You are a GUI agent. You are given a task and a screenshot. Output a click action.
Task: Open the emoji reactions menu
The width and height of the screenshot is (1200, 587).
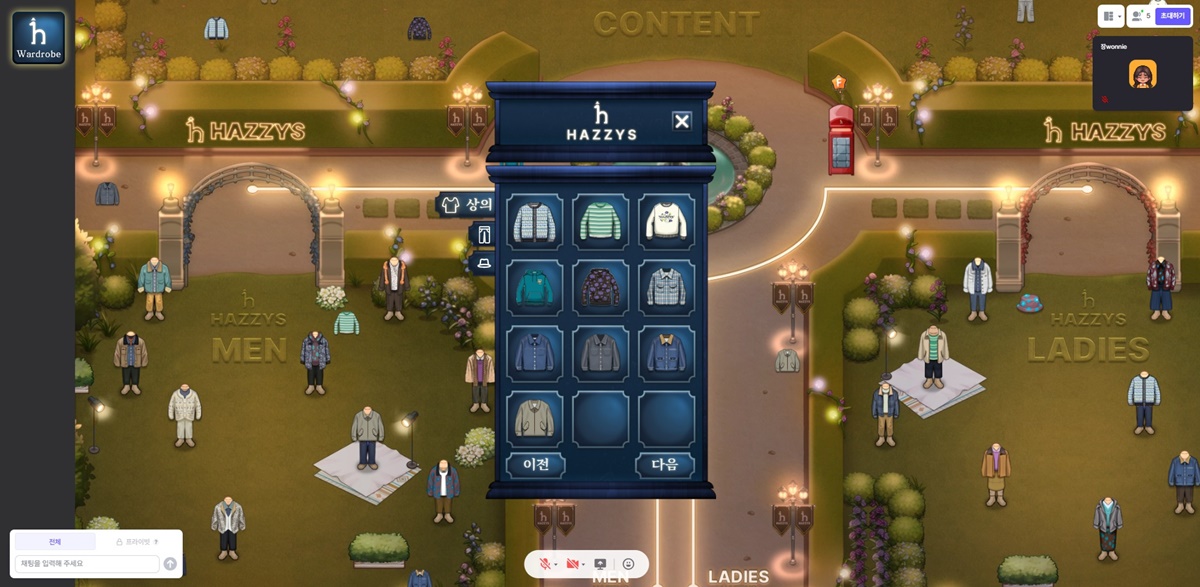coord(628,564)
